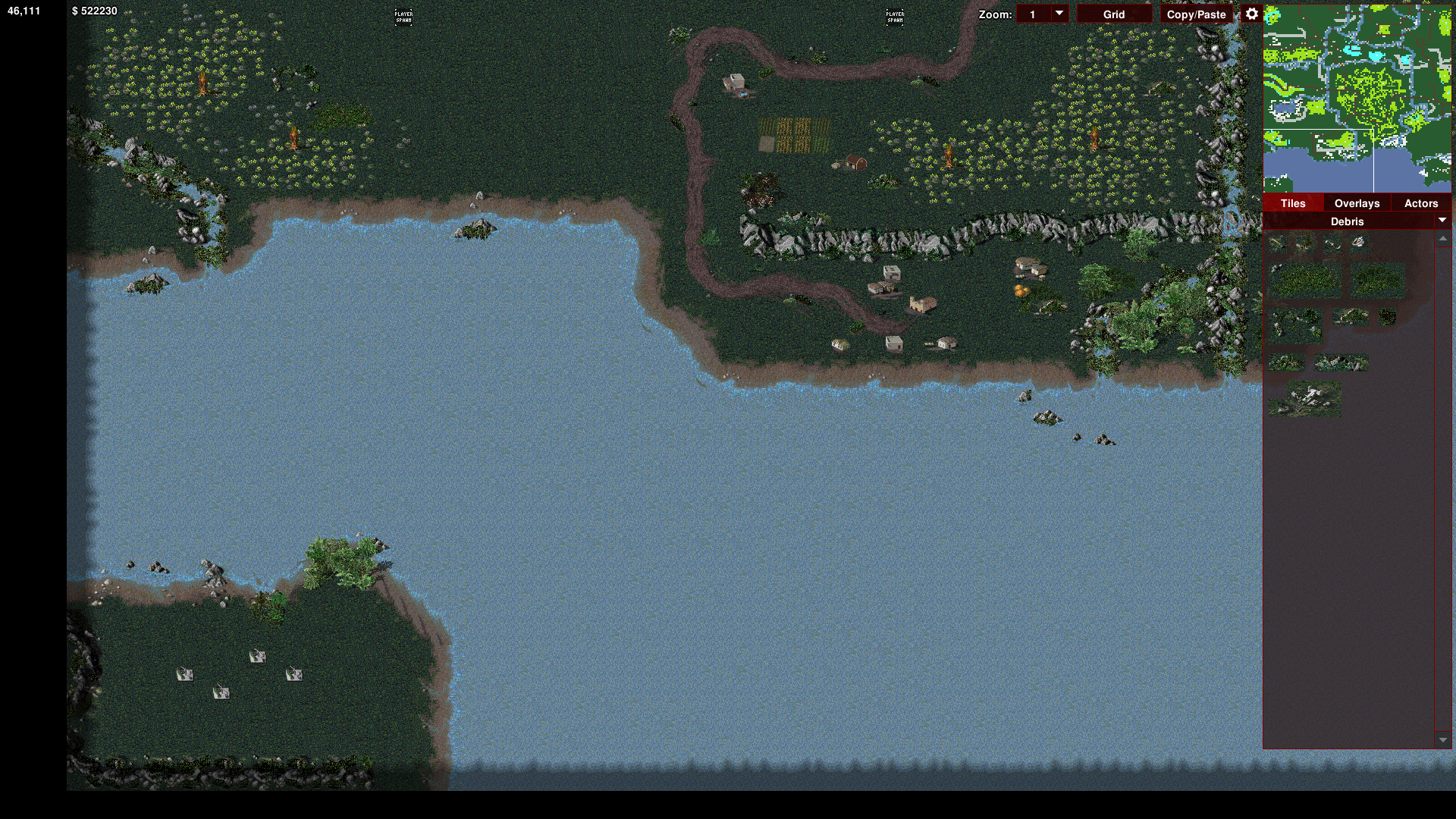Viewport: 1456px width, 819px height.
Task: Activate the Copy/Paste tool
Action: [1196, 14]
